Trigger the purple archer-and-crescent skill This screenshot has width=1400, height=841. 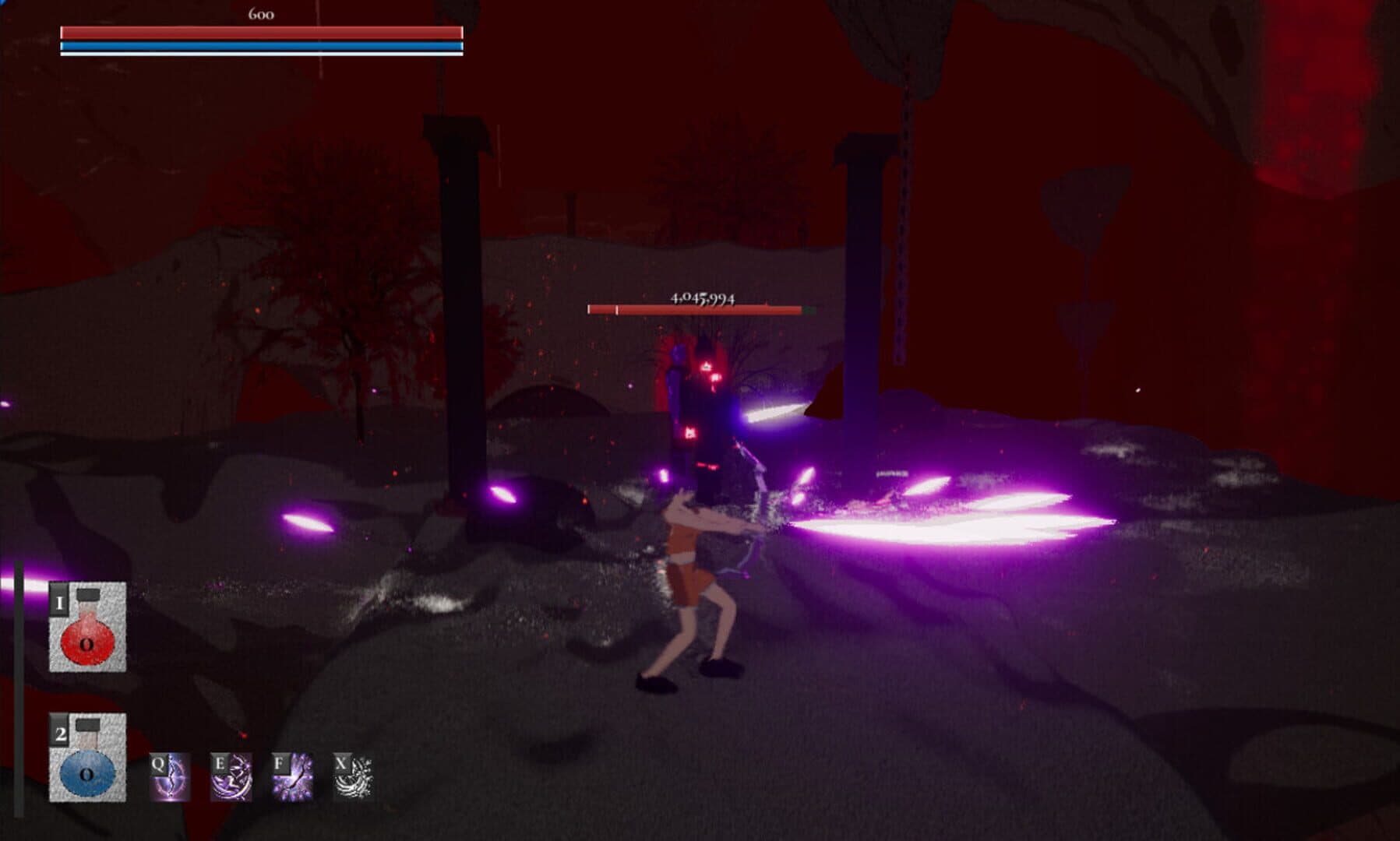(231, 776)
